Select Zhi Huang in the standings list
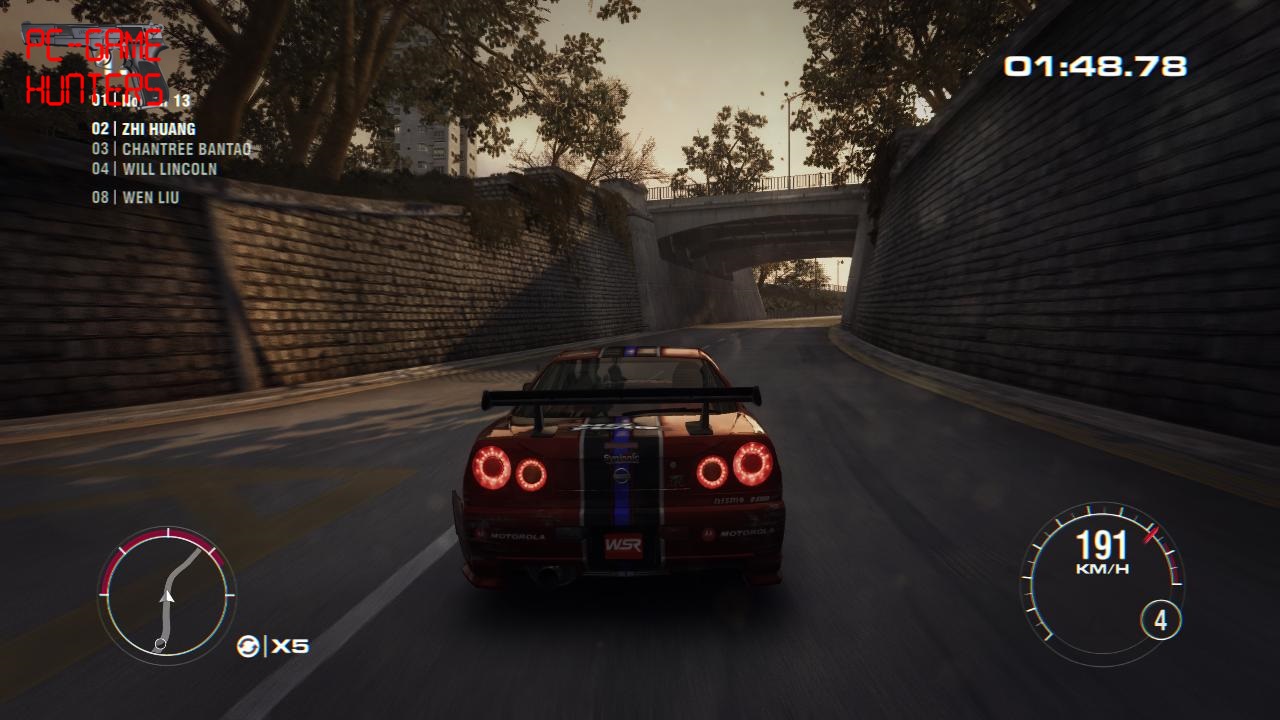The height and width of the screenshot is (720, 1280). click(144, 129)
